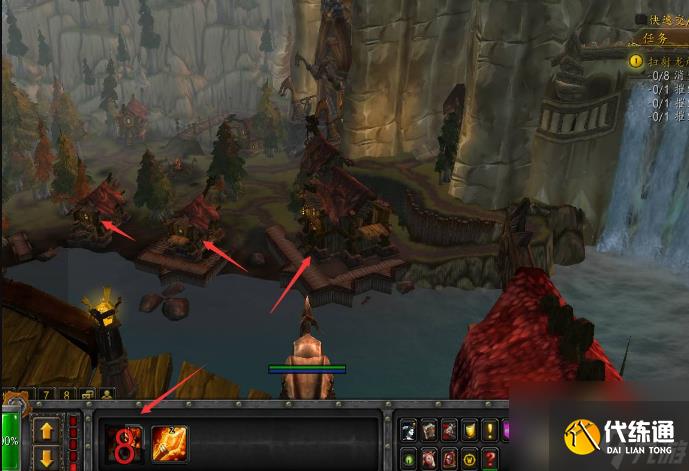Open the character portrait micro menu button
Screen dimensions: 689x471
pos(408,430)
